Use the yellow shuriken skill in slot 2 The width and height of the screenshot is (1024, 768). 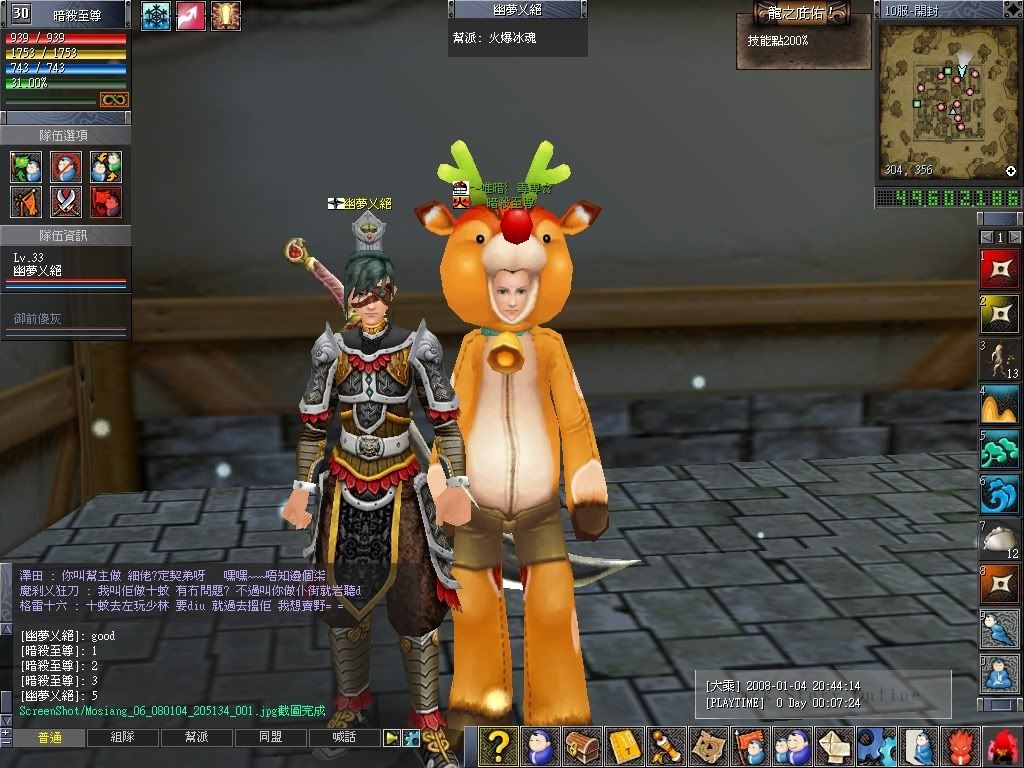1000,314
